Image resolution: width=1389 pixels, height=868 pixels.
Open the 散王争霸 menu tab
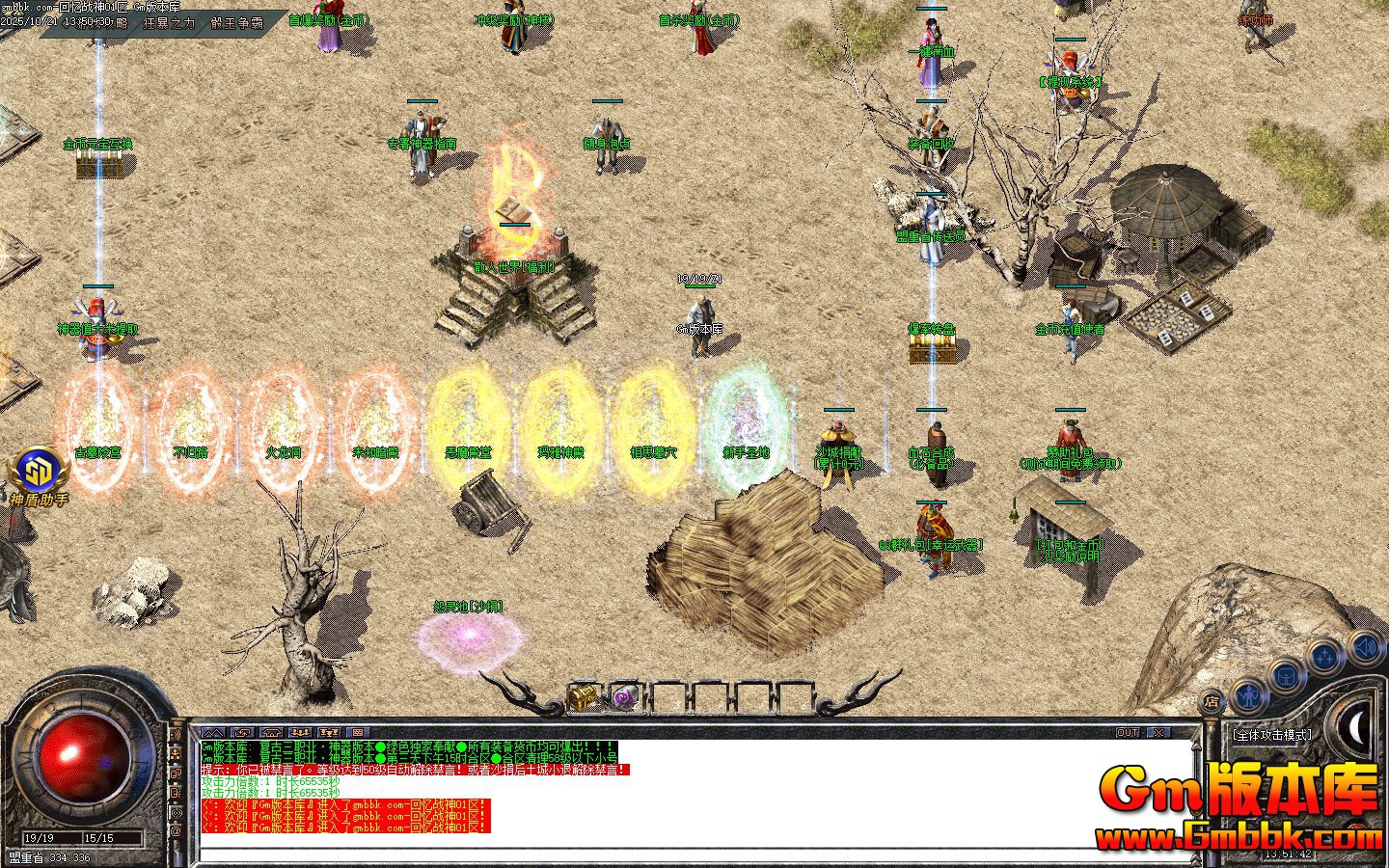[x=236, y=21]
